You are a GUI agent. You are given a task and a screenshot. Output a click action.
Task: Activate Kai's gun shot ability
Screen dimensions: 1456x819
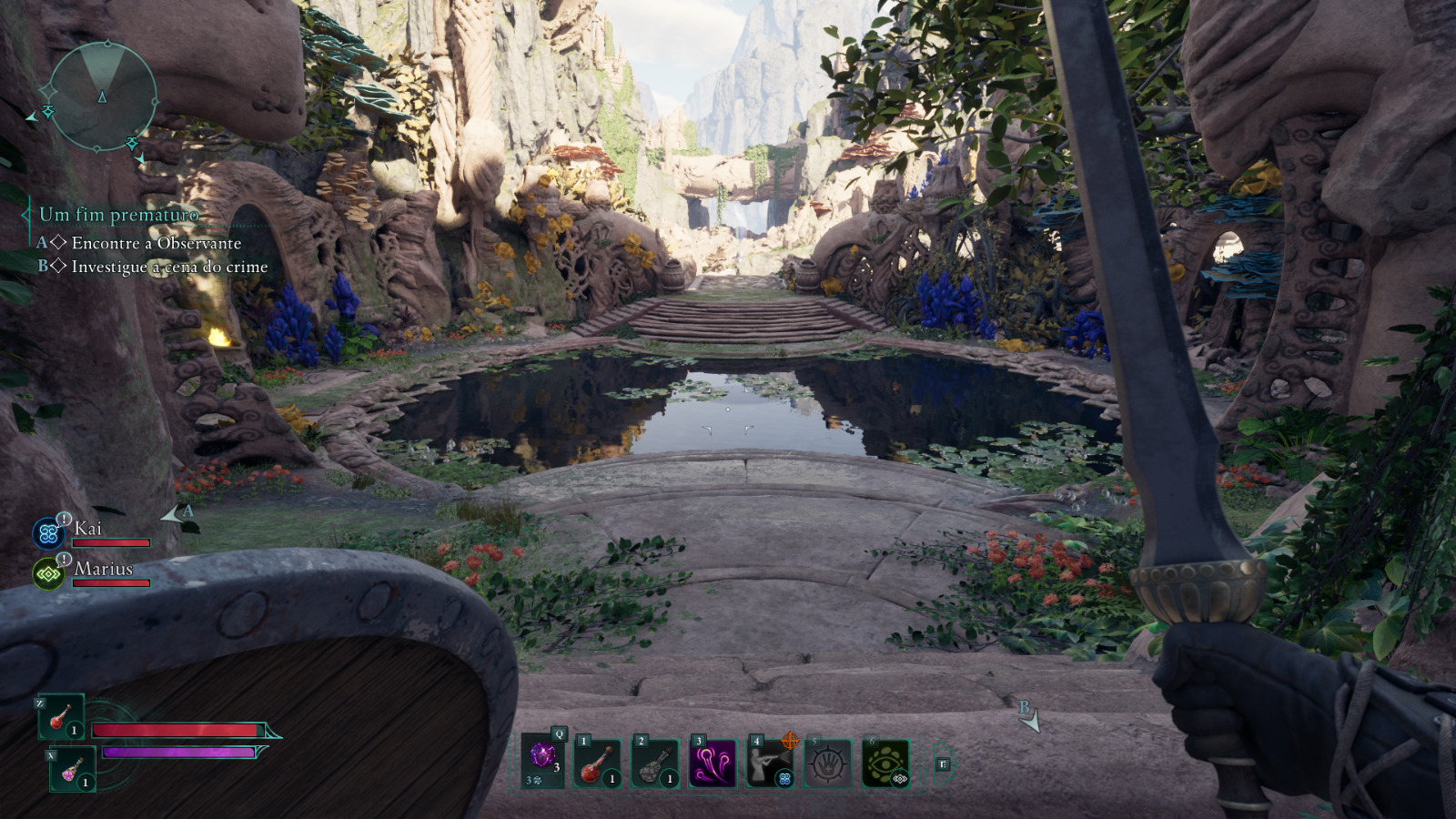point(769,763)
